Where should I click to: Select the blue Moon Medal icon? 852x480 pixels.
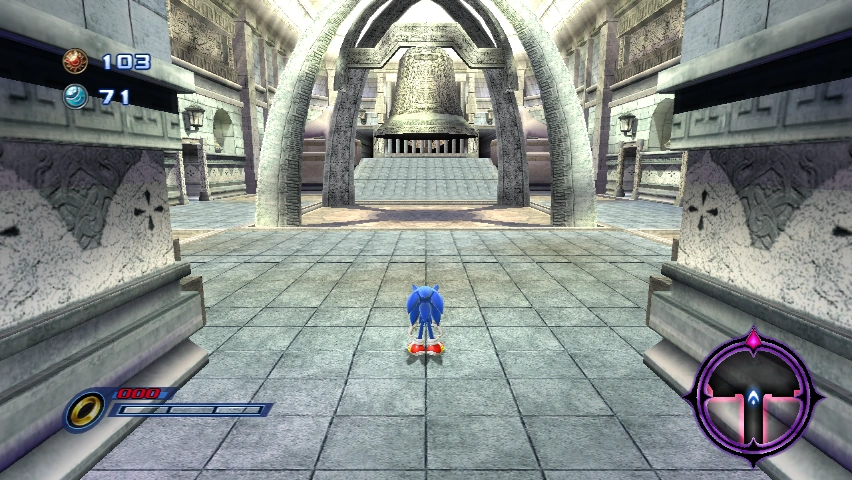click(x=75, y=97)
